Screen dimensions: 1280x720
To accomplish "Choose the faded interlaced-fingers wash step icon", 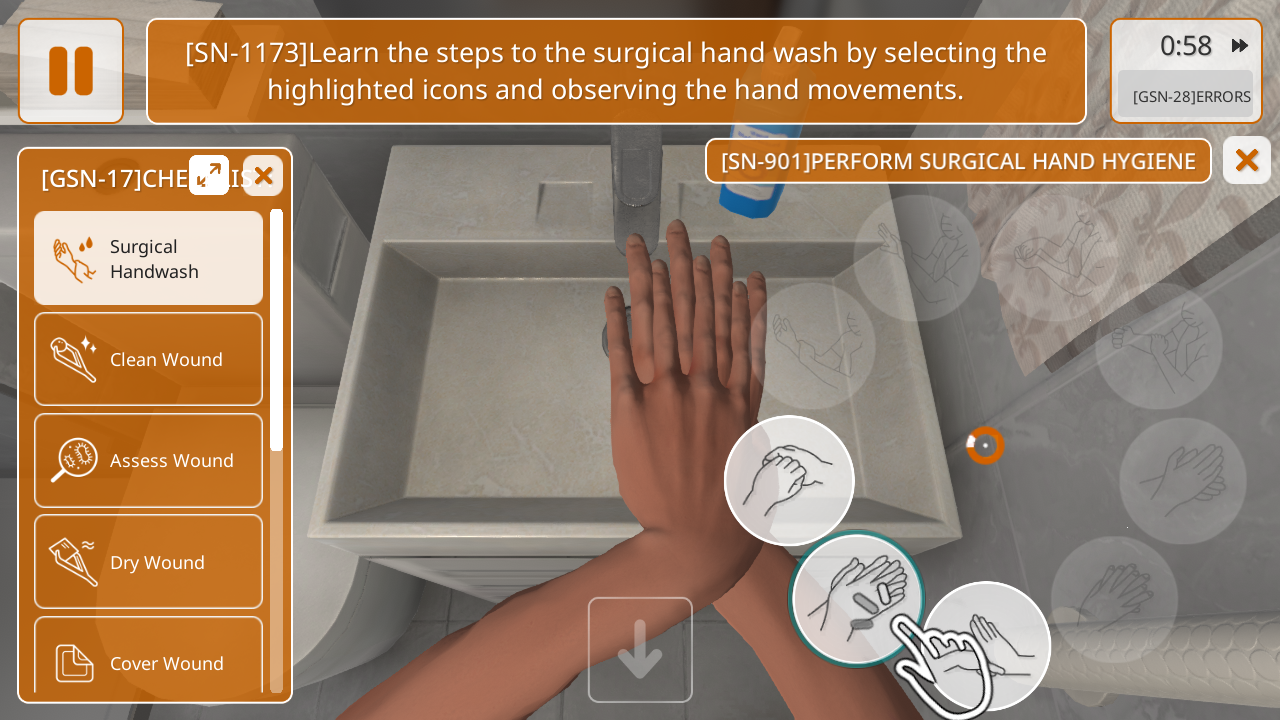I will [x=1114, y=592].
